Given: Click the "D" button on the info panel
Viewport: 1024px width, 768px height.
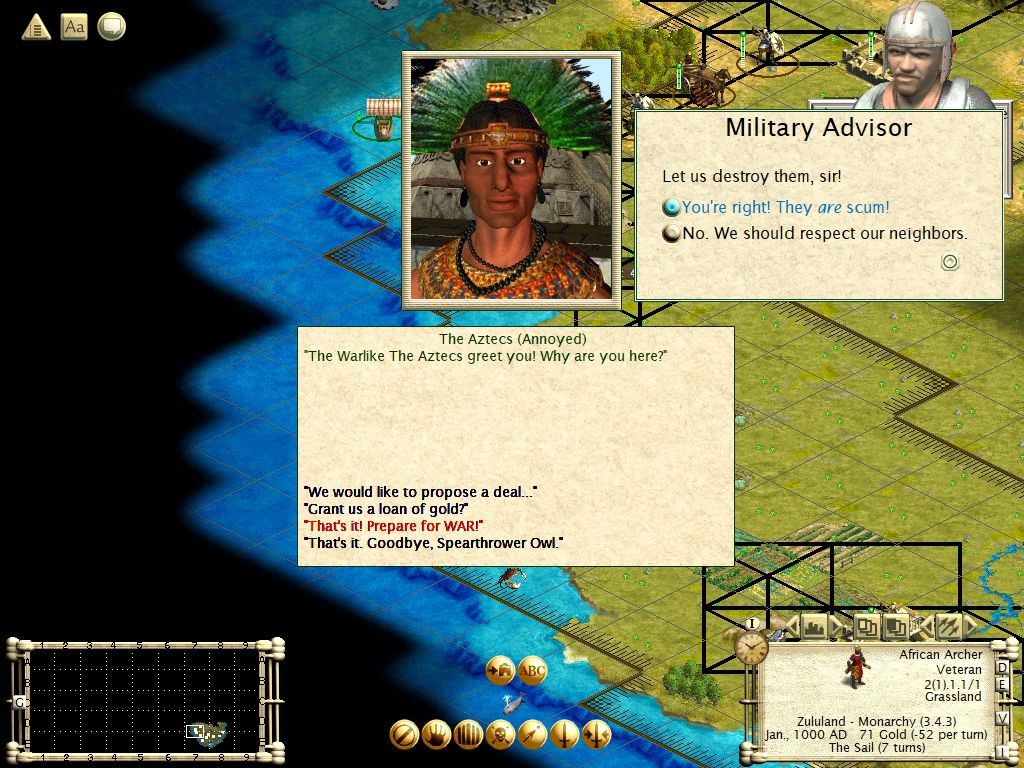Looking at the screenshot, I should 1003,668.
